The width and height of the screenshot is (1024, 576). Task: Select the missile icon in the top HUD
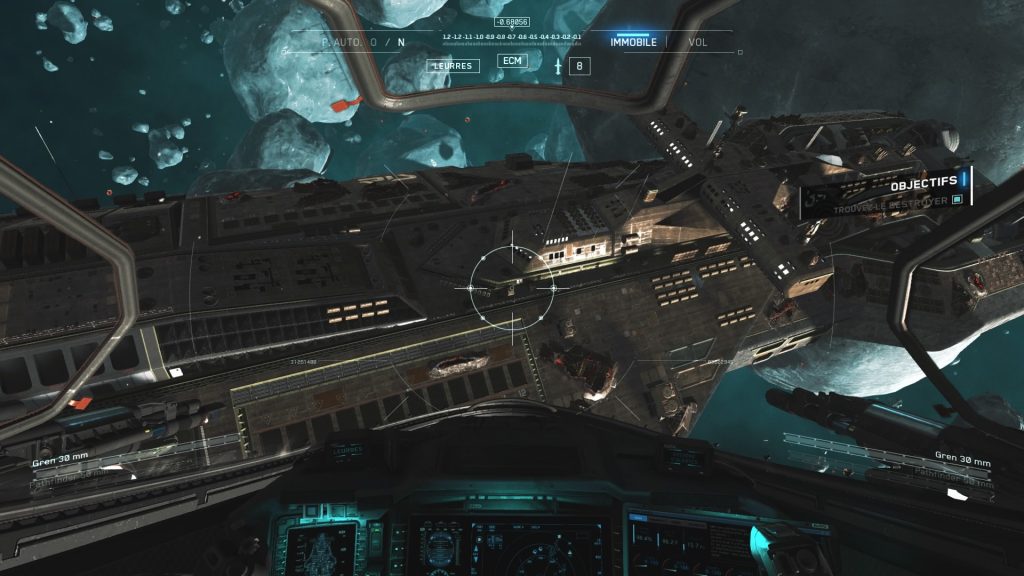click(558, 66)
